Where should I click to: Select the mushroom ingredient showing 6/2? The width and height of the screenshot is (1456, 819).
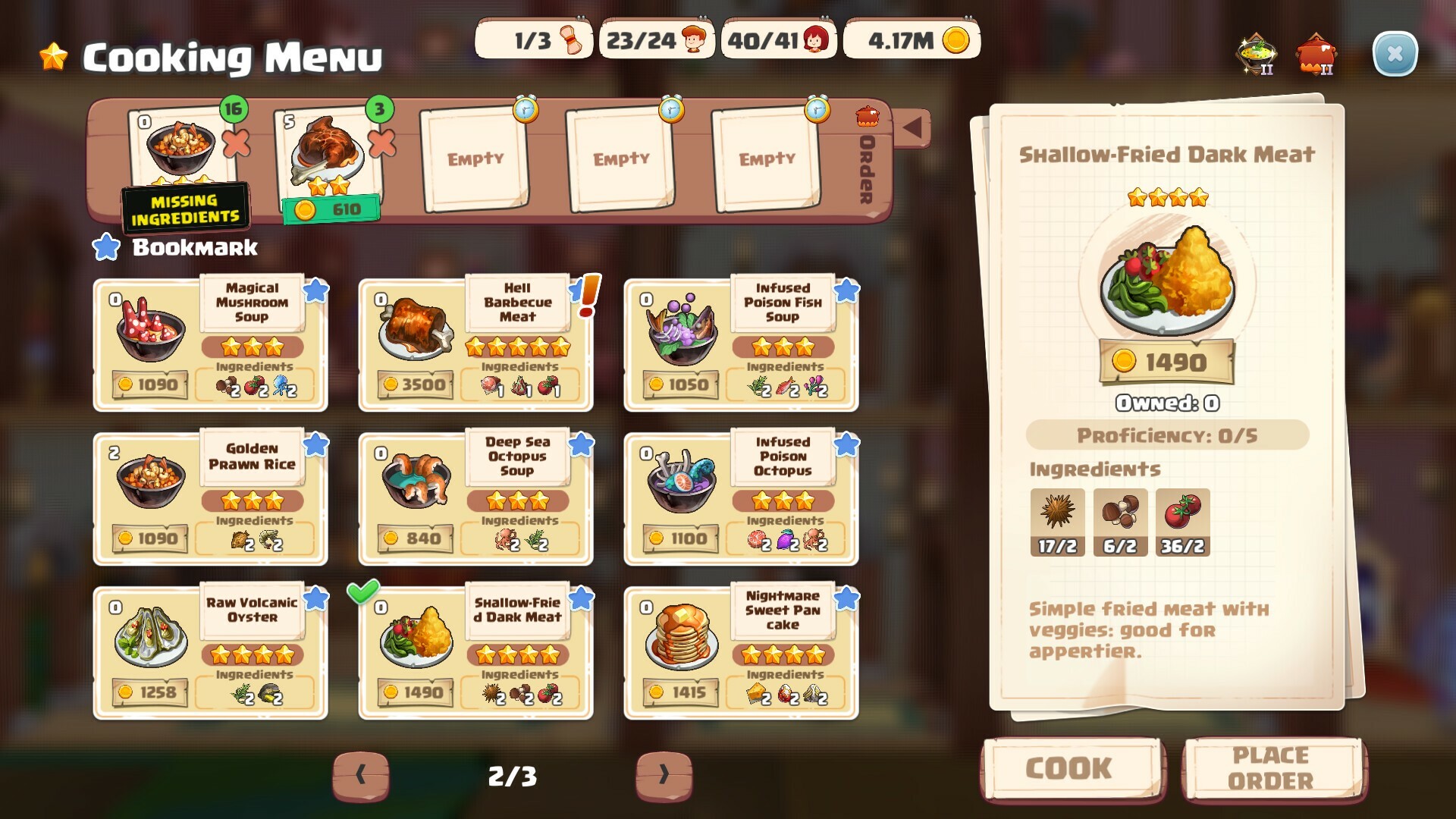[1120, 522]
